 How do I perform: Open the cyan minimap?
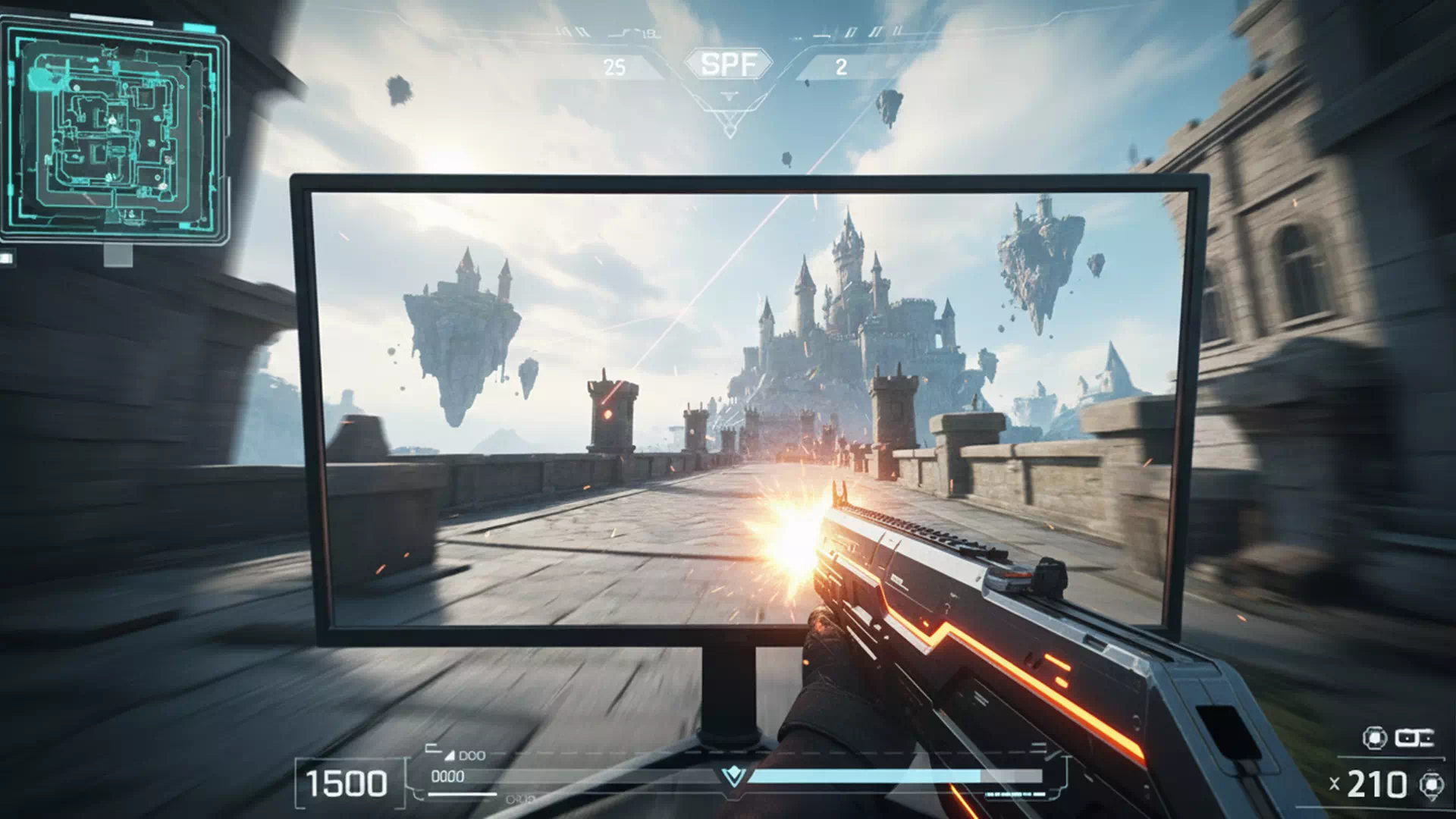114,130
